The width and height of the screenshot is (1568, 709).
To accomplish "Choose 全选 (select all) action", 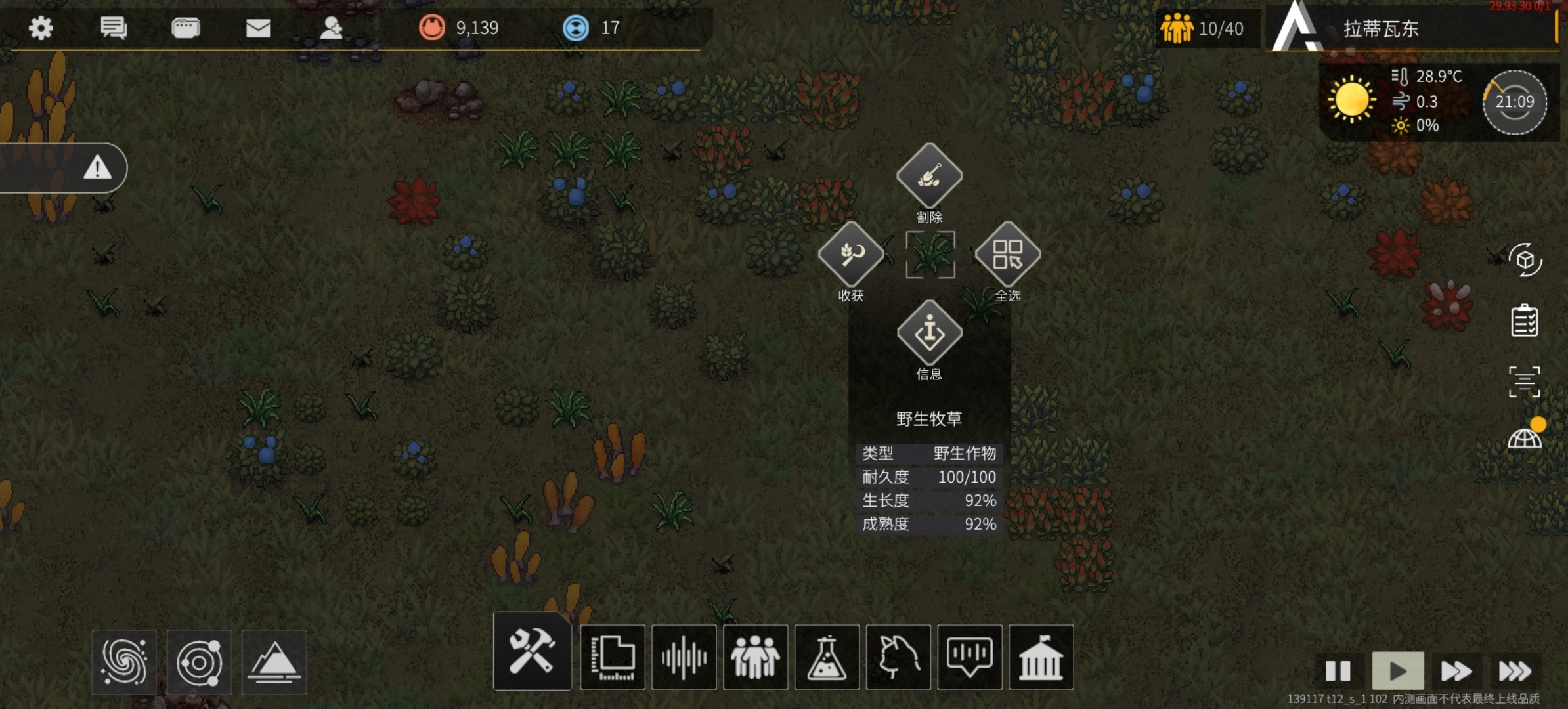I will coord(1007,255).
